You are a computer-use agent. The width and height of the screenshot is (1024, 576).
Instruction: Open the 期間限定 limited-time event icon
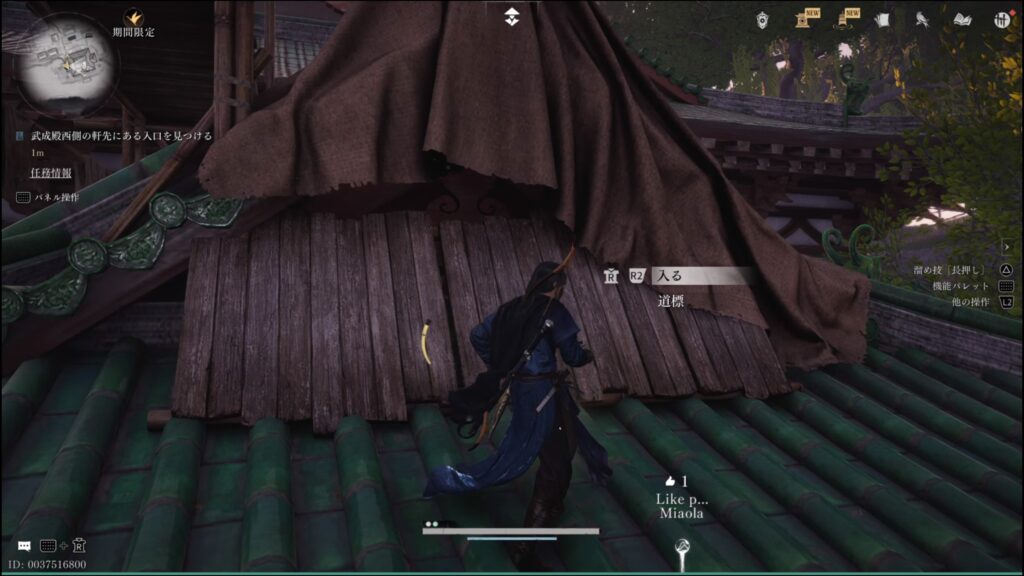[x=133, y=18]
